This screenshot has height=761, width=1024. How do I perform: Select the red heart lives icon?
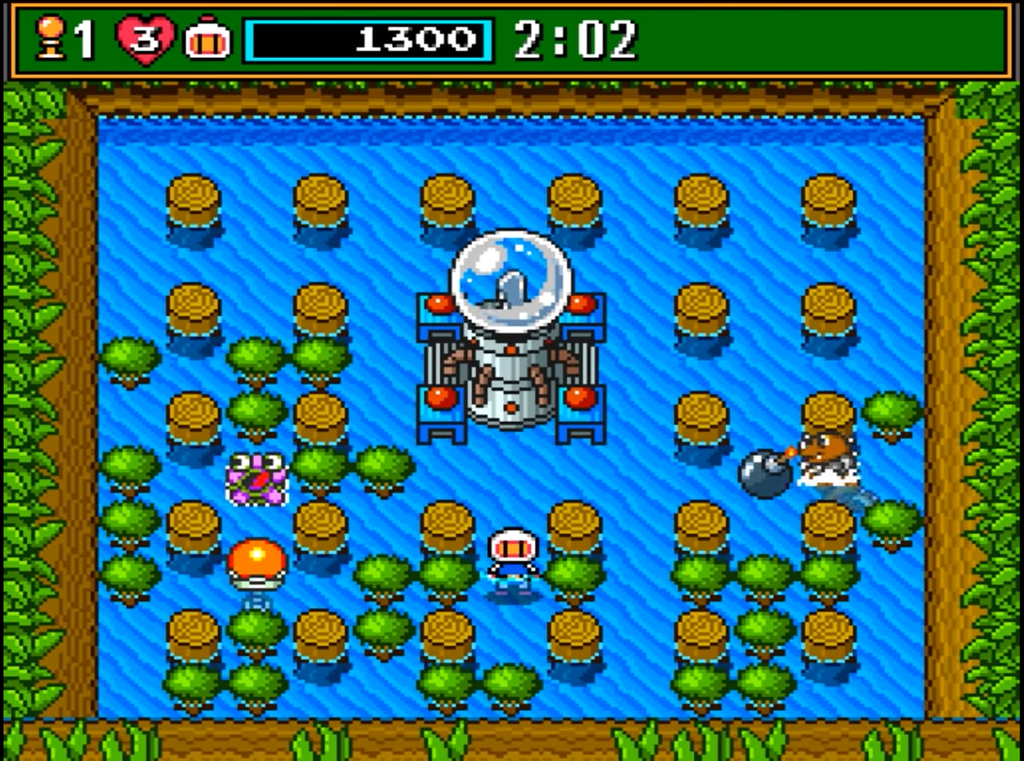pyautogui.click(x=145, y=40)
